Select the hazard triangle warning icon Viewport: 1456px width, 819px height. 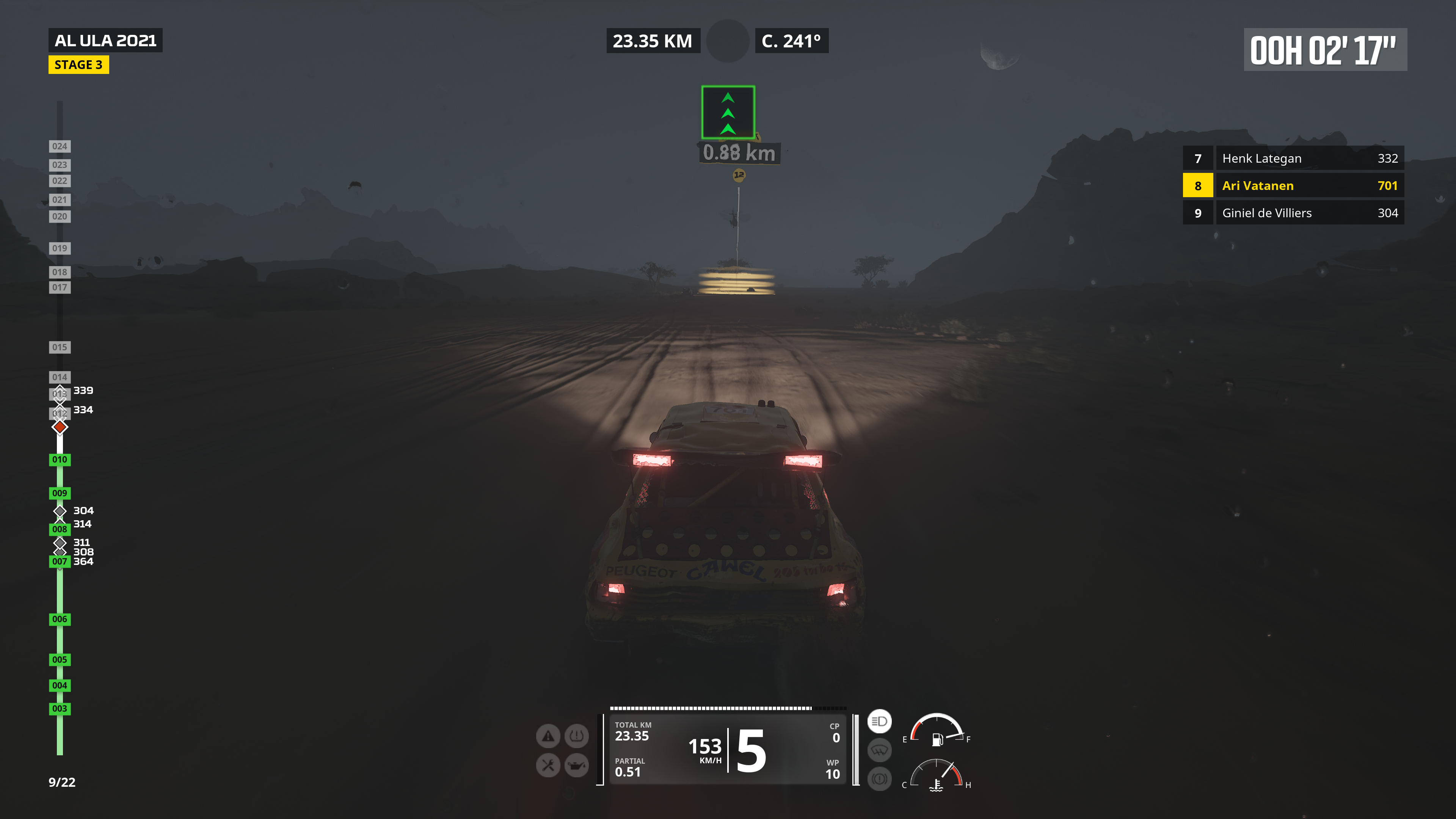pyautogui.click(x=548, y=736)
